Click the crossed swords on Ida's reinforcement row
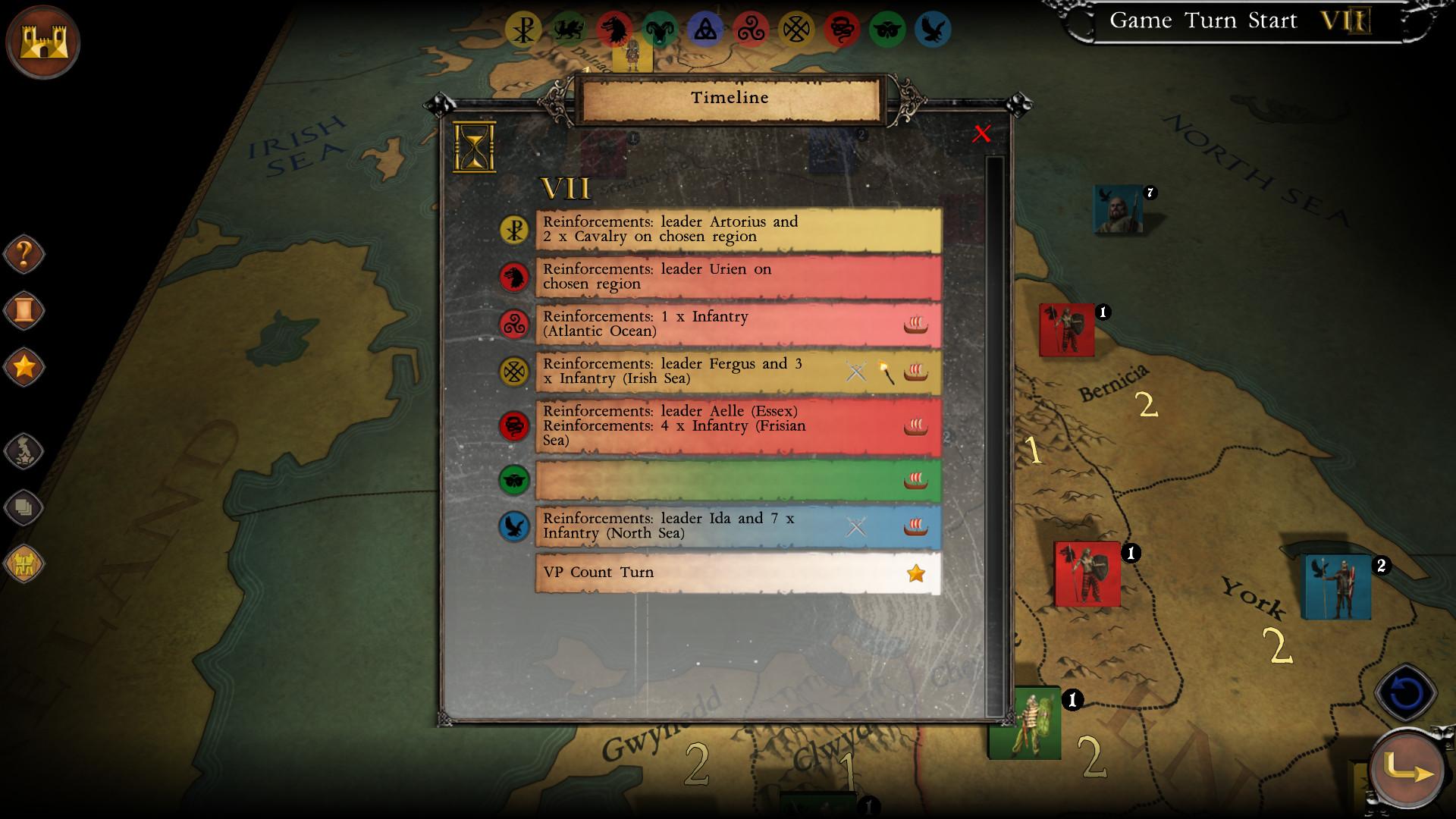Viewport: 1456px width, 819px height. 856,526
